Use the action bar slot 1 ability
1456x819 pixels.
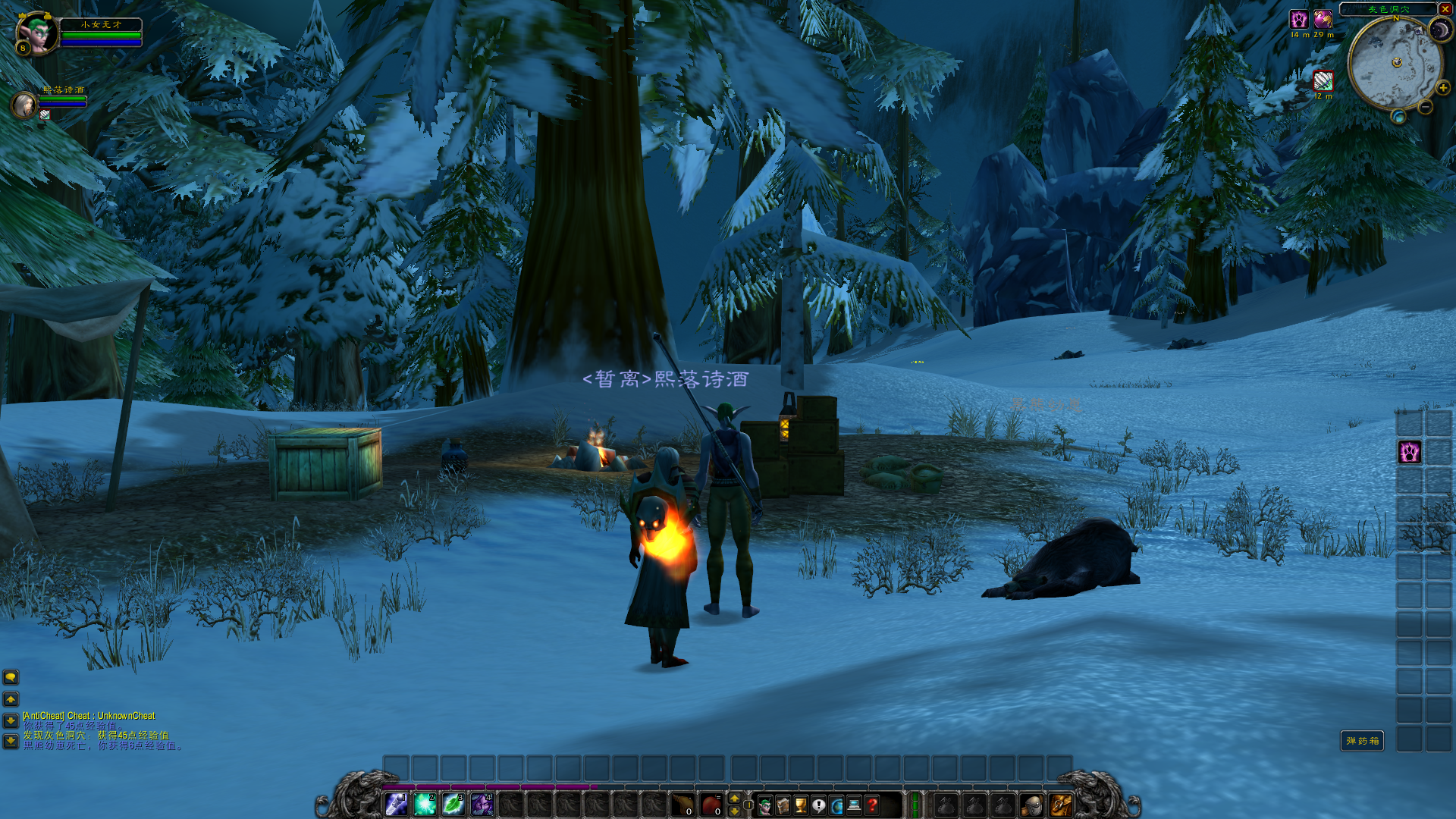pos(396,805)
